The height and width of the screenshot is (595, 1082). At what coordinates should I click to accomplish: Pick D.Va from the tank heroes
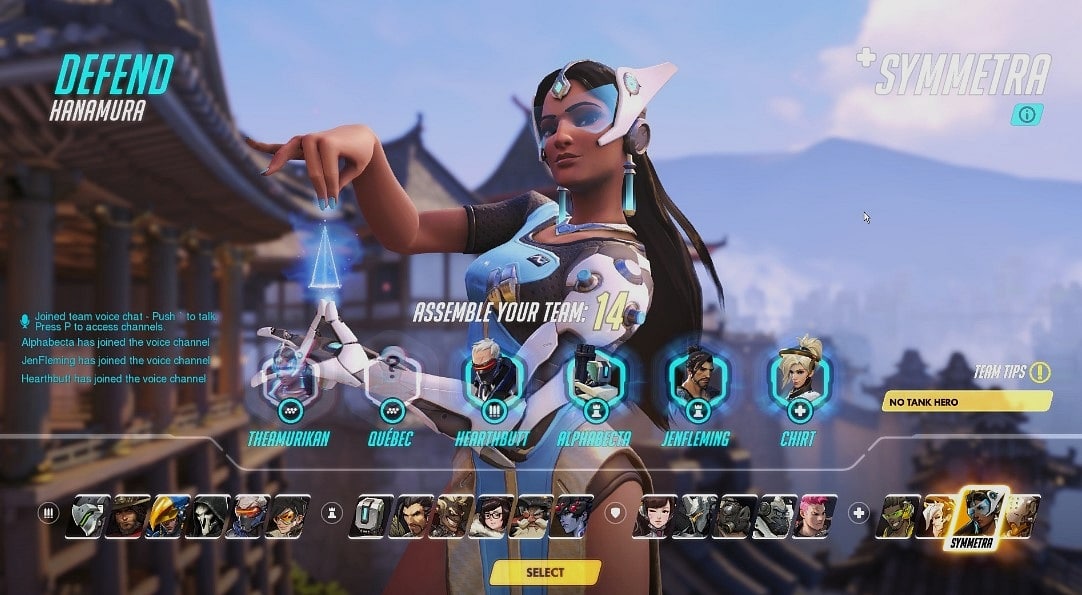coord(655,516)
